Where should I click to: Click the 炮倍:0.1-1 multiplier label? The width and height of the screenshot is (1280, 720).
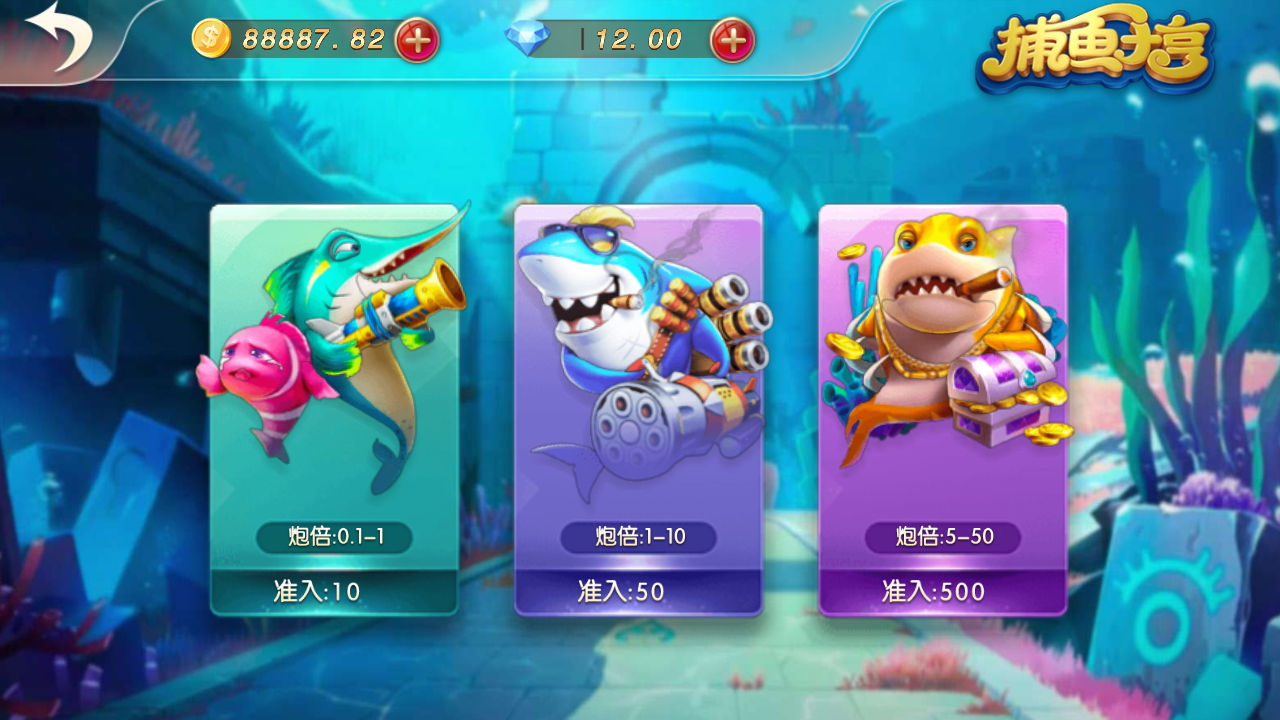337,538
